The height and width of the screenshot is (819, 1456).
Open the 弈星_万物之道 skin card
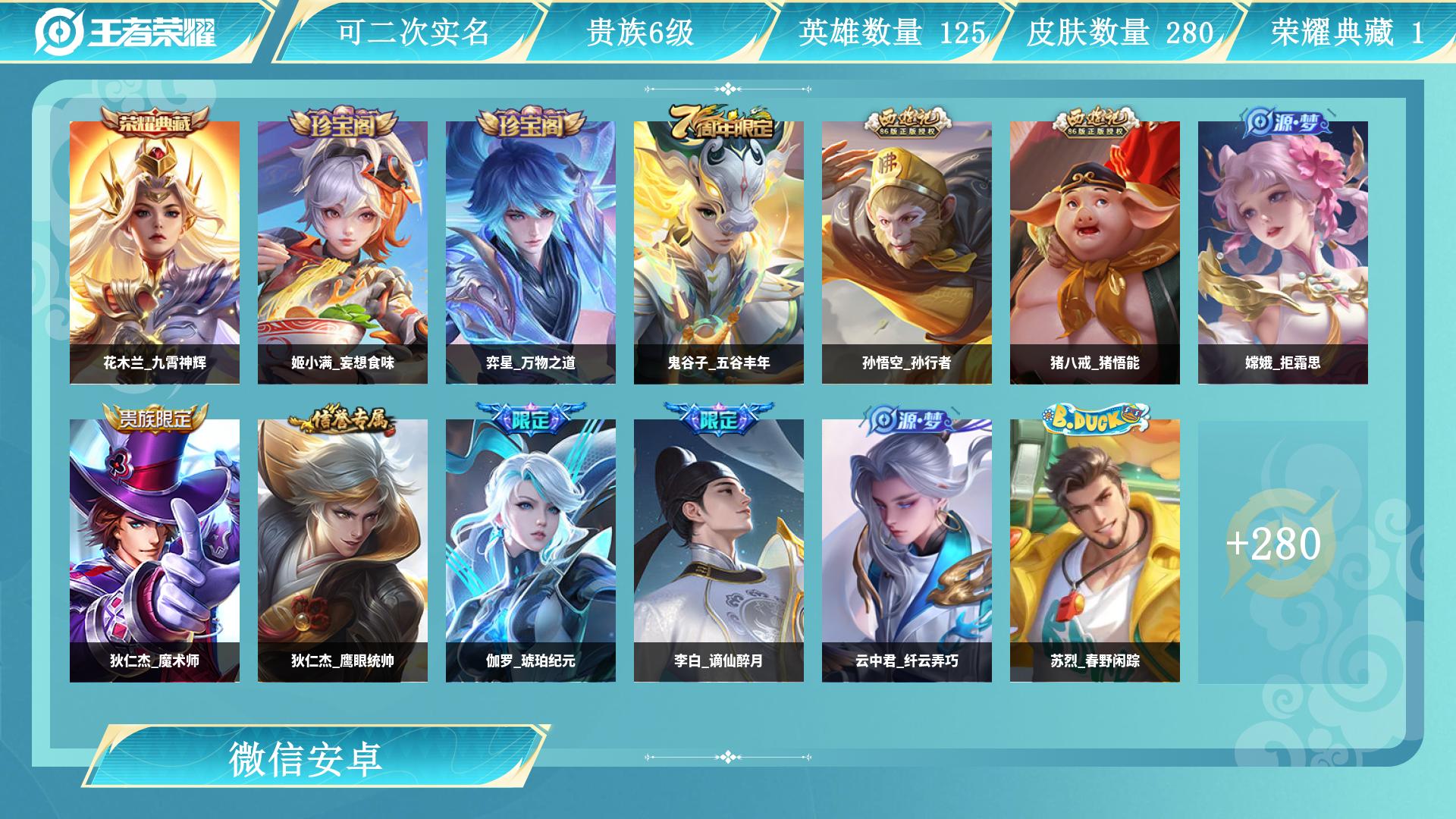point(531,253)
